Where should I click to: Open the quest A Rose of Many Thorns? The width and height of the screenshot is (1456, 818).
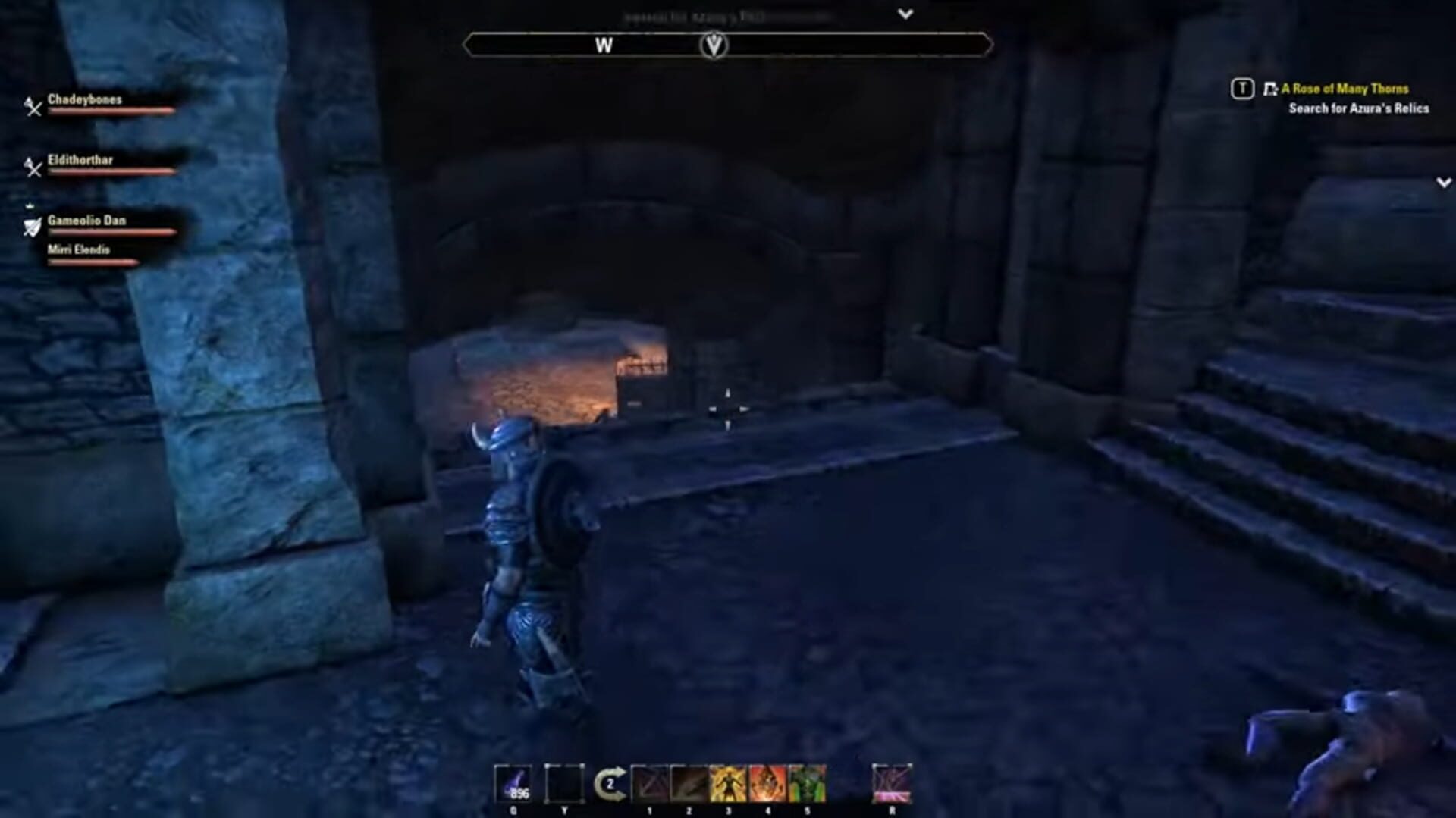[x=1354, y=89]
